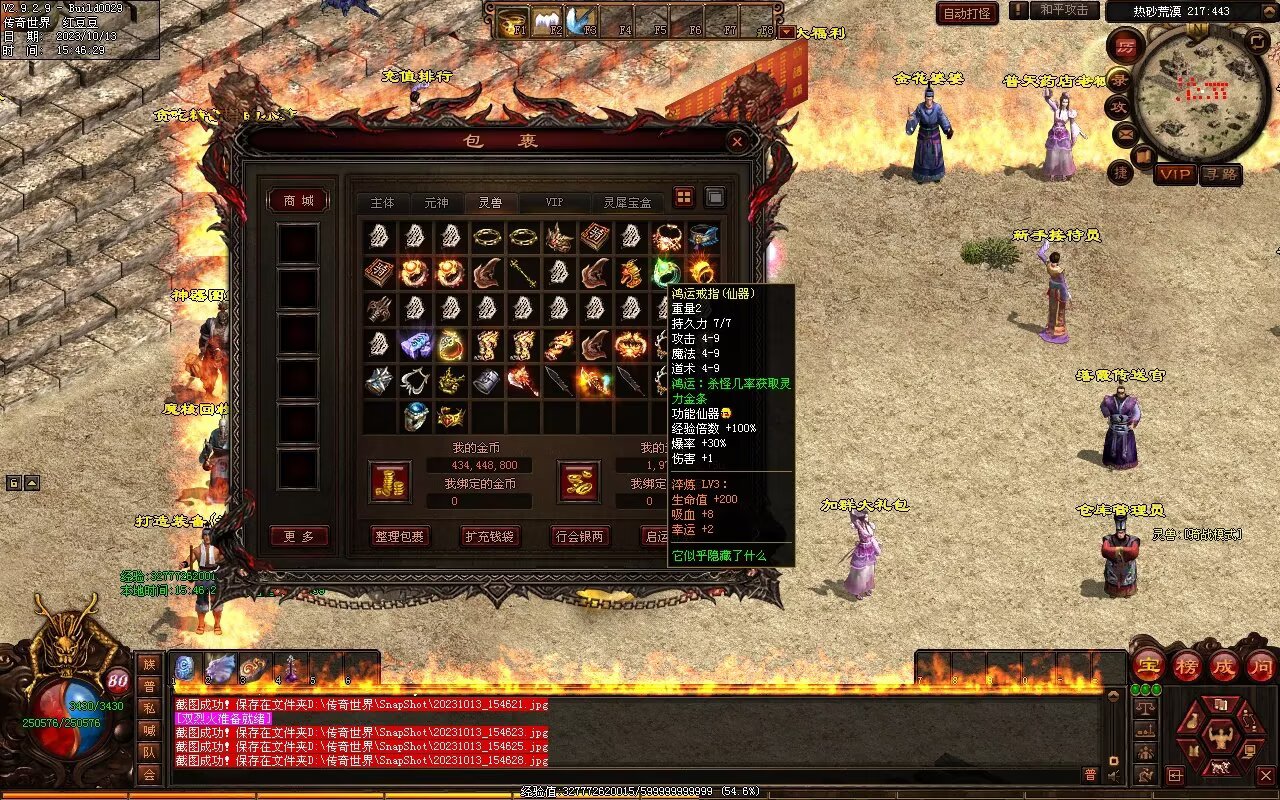Click the VIP button under the minimap
This screenshot has width=1280, height=800.
coord(1175,174)
